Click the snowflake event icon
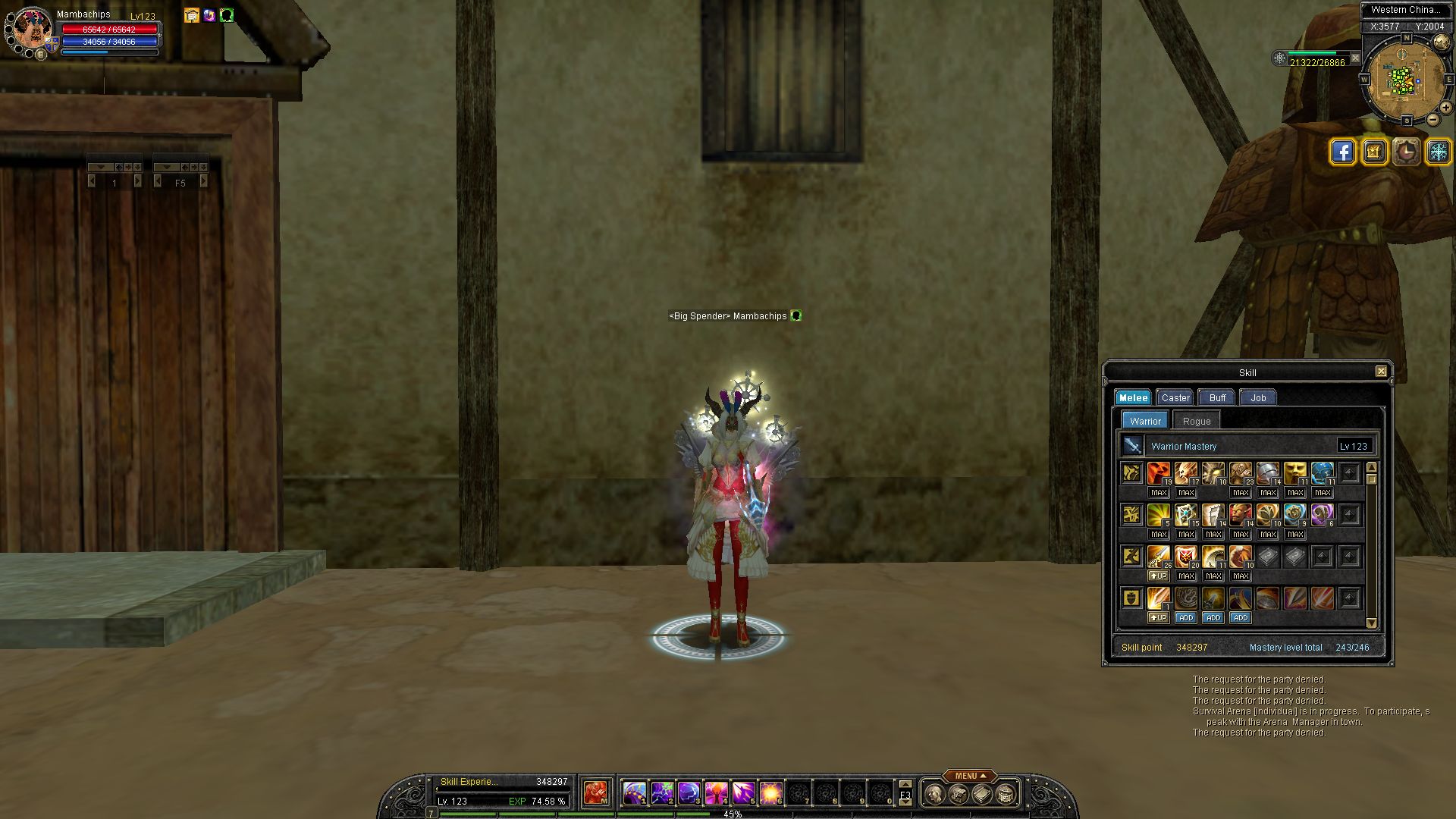The image size is (1456, 819). pyautogui.click(x=1438, y=152)
